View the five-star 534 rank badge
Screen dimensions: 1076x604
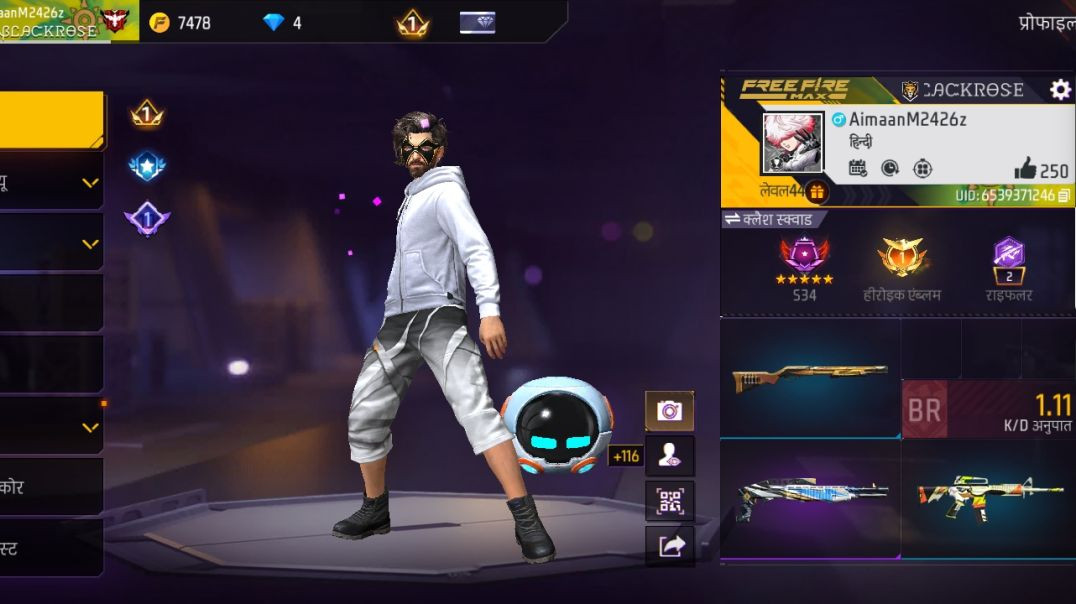(x=804, y=260)
